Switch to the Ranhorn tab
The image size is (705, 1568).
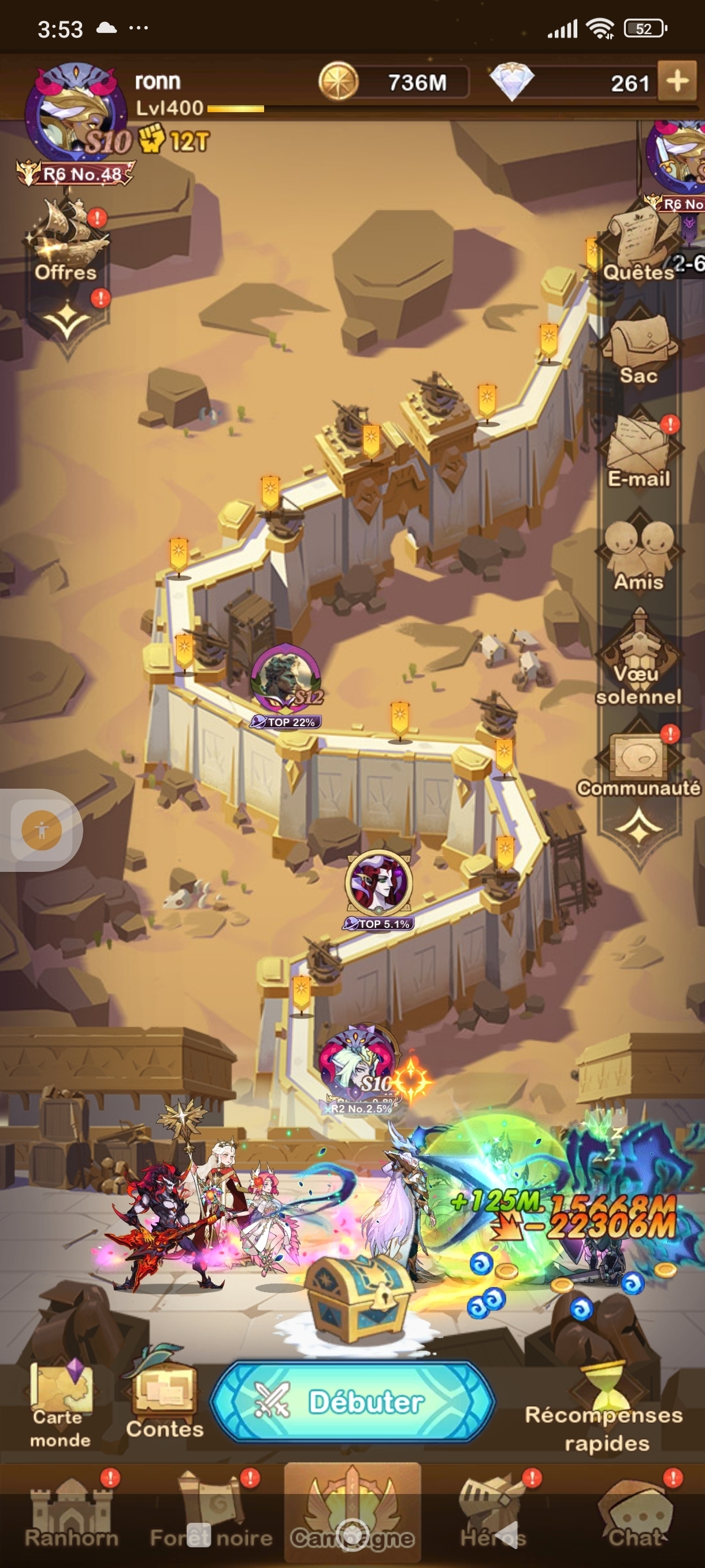coord(71,1515)
